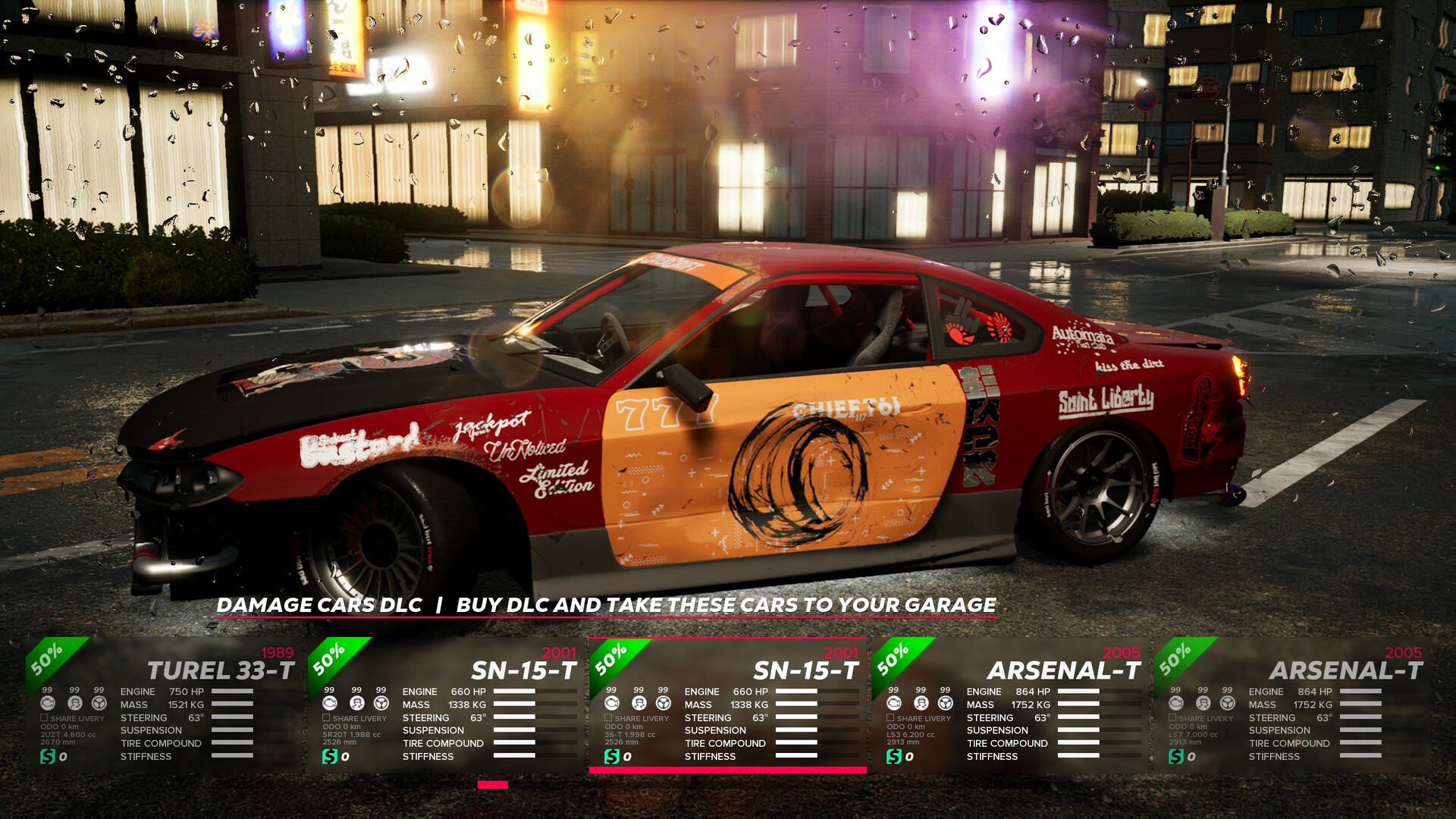Select the driver helmet icon on the ARSENAL-T card
The height and width of the screenshot is (819, 1456).
pos(921,704)
